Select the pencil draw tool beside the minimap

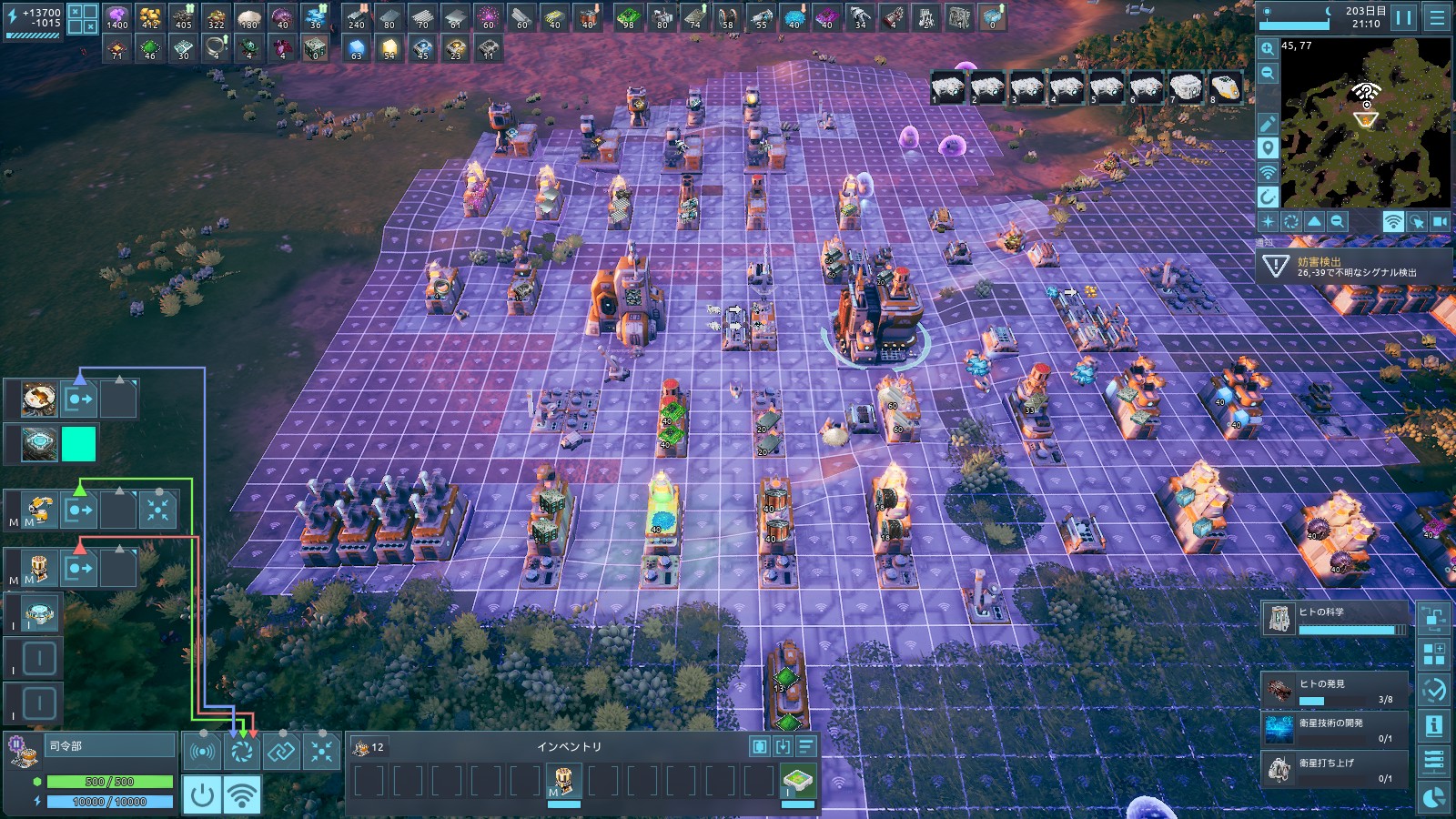click(x=1268, y=124)
